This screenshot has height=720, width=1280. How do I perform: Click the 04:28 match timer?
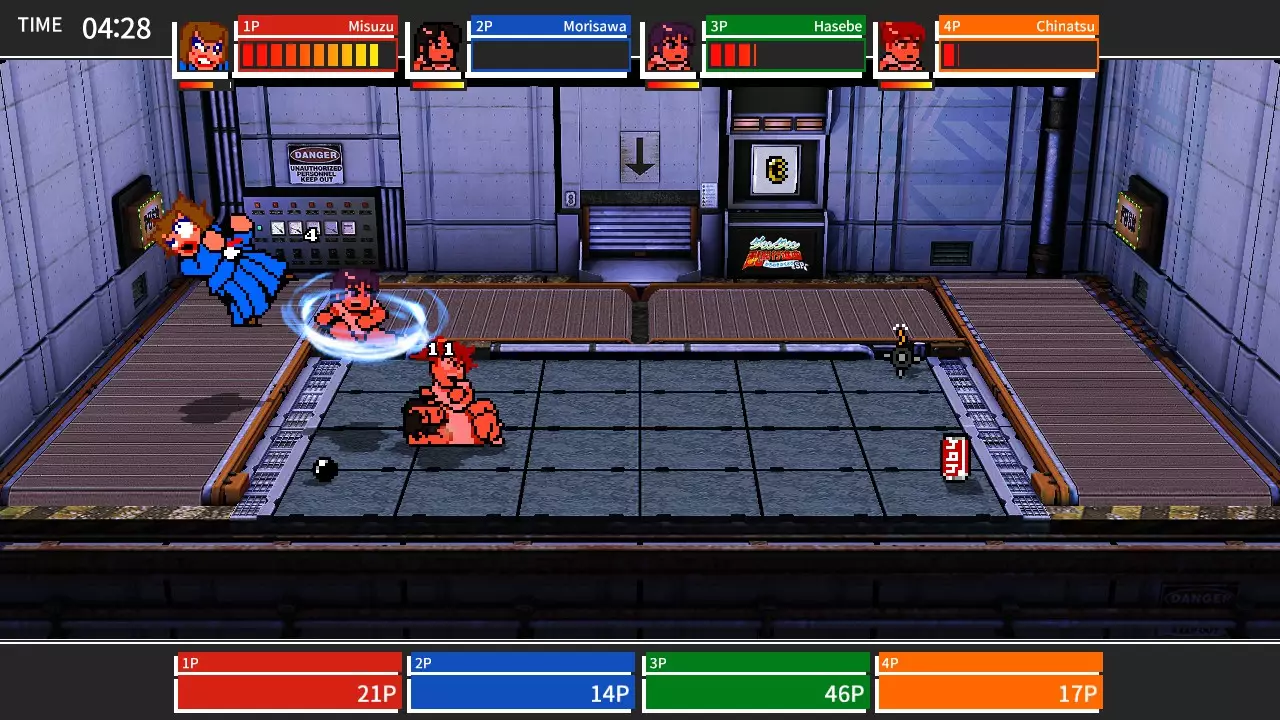[x=117, y=27]
